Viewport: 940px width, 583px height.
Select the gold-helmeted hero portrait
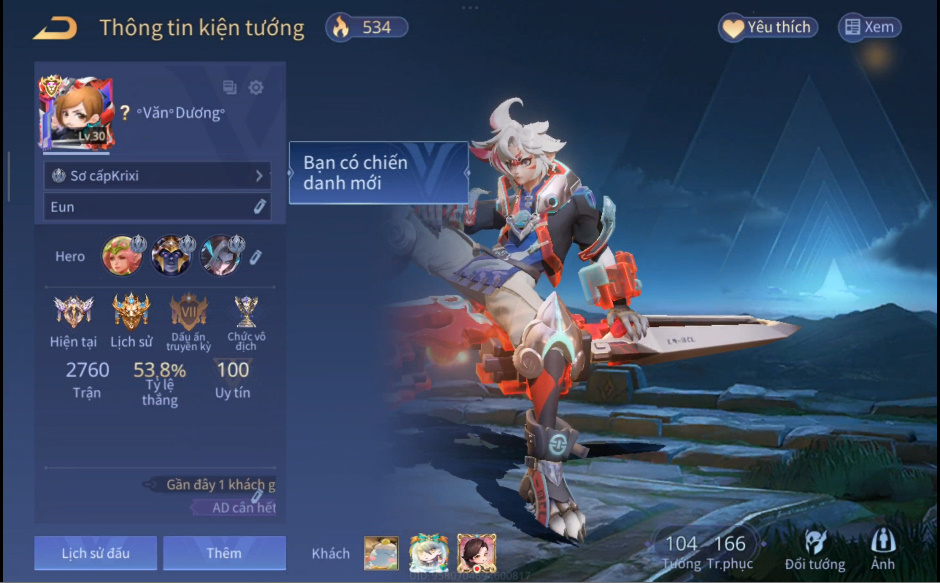(171, 256)
